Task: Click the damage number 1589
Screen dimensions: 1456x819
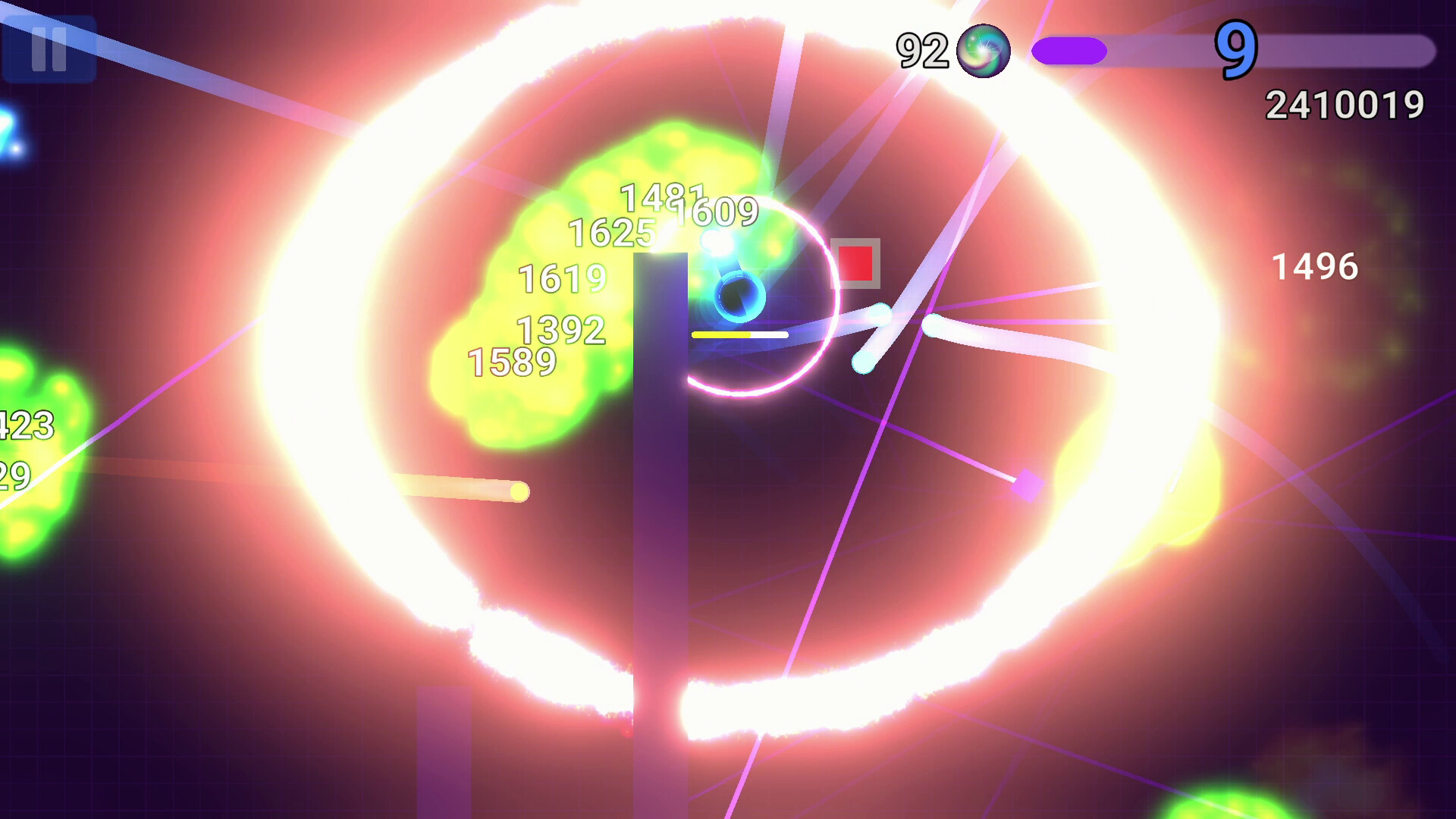Action: (513, 362)
